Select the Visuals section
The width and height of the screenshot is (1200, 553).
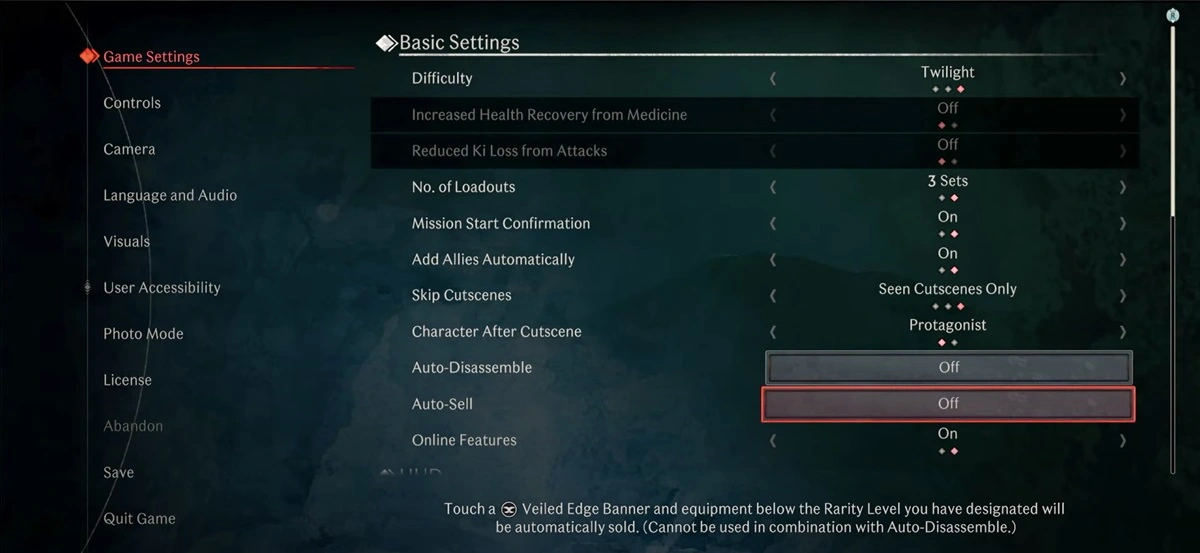126,241
